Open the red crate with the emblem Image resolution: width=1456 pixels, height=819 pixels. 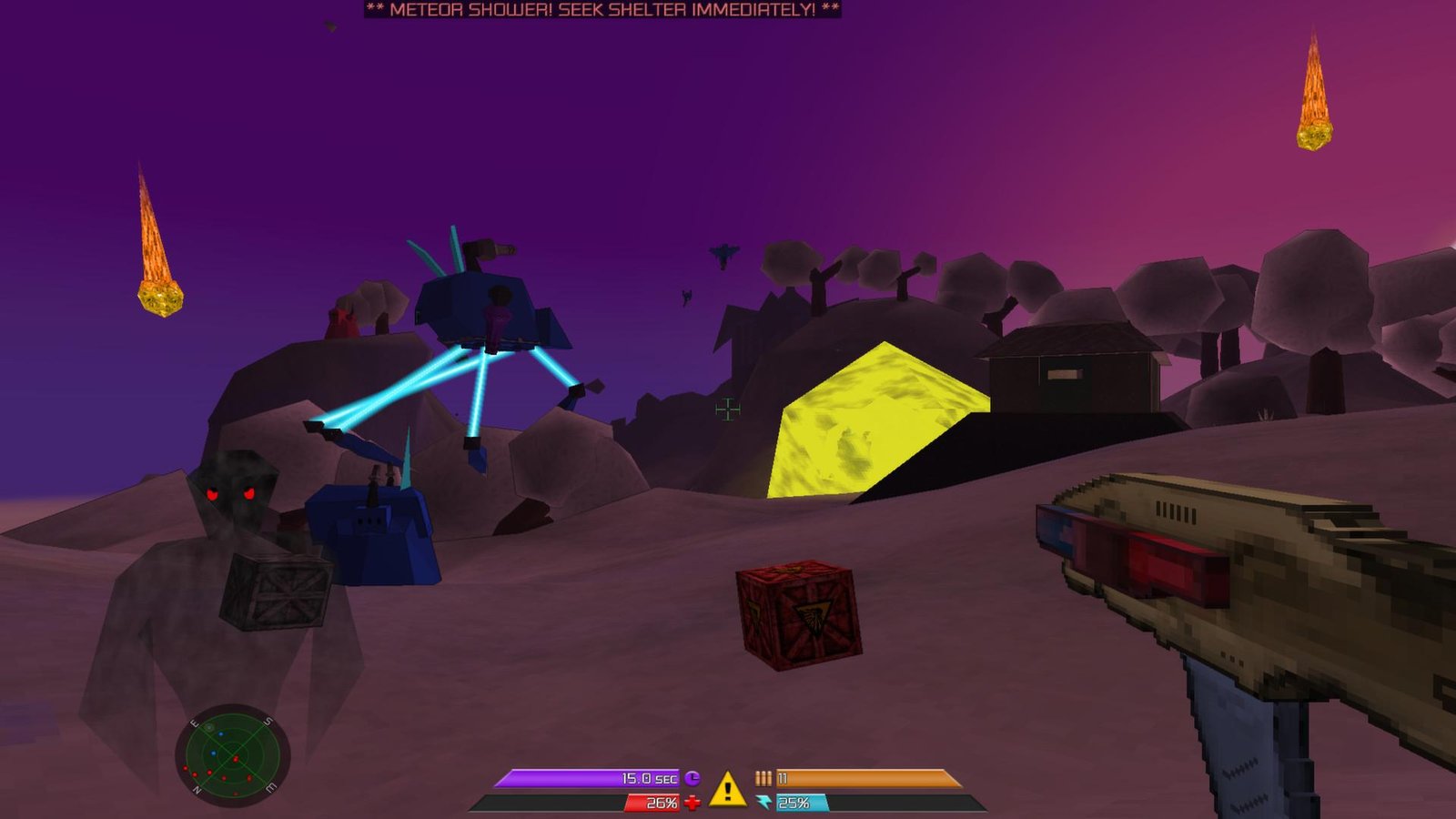801,614
